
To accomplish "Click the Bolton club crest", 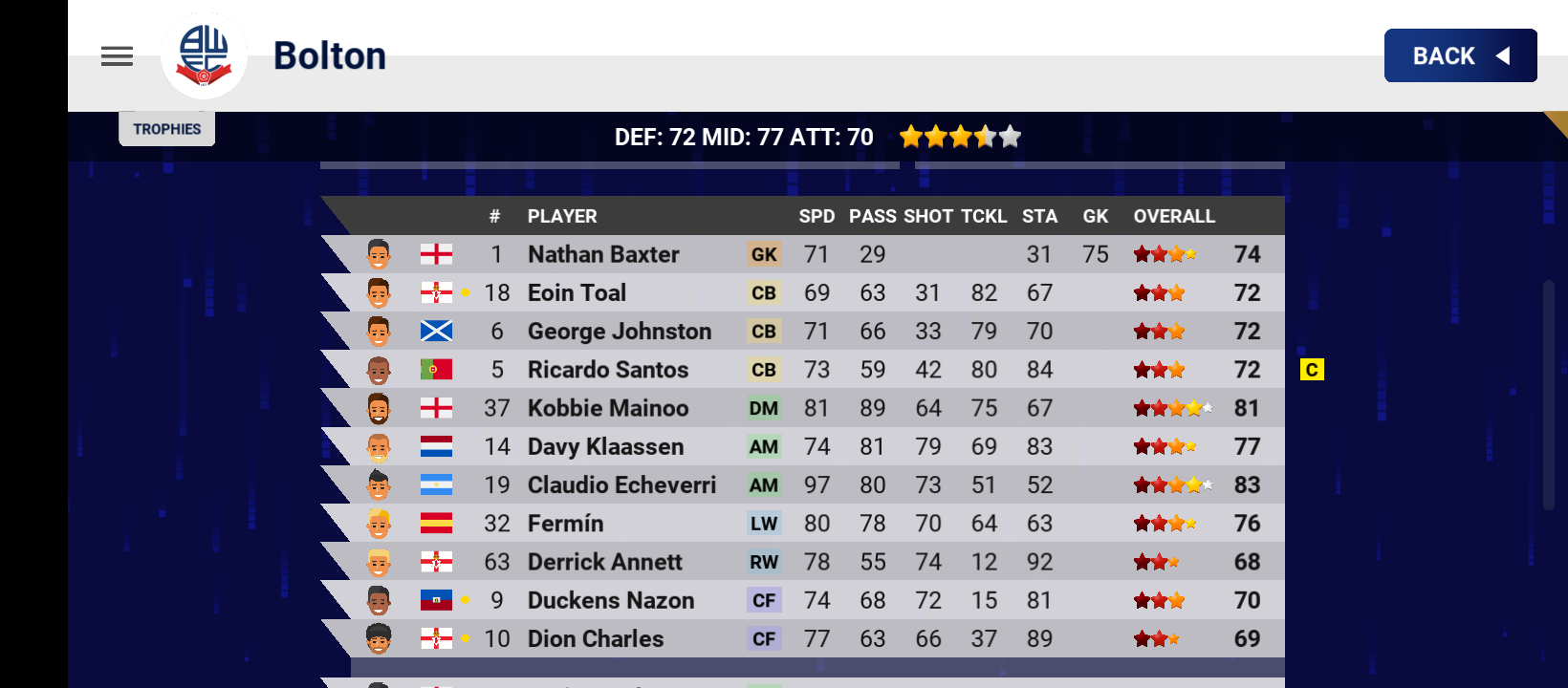I will pyautogui.click(x=205, y=55).
